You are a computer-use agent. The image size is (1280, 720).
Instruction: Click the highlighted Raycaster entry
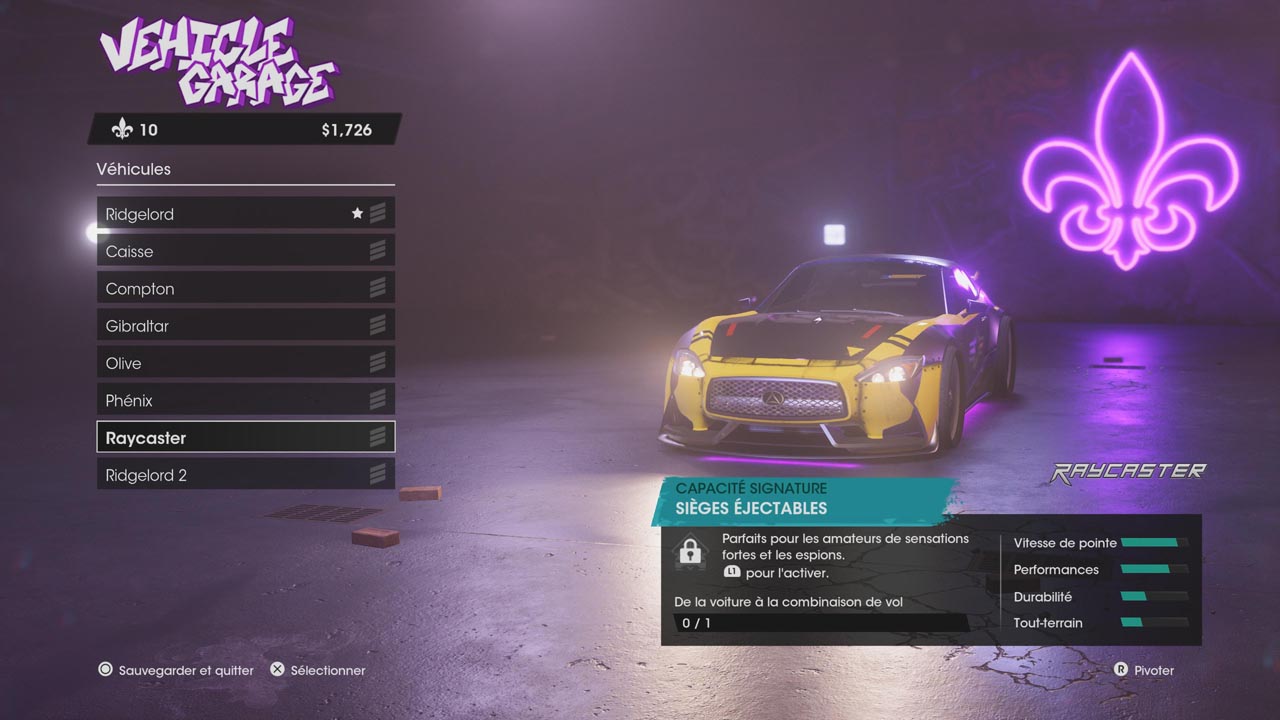[245, 438]
